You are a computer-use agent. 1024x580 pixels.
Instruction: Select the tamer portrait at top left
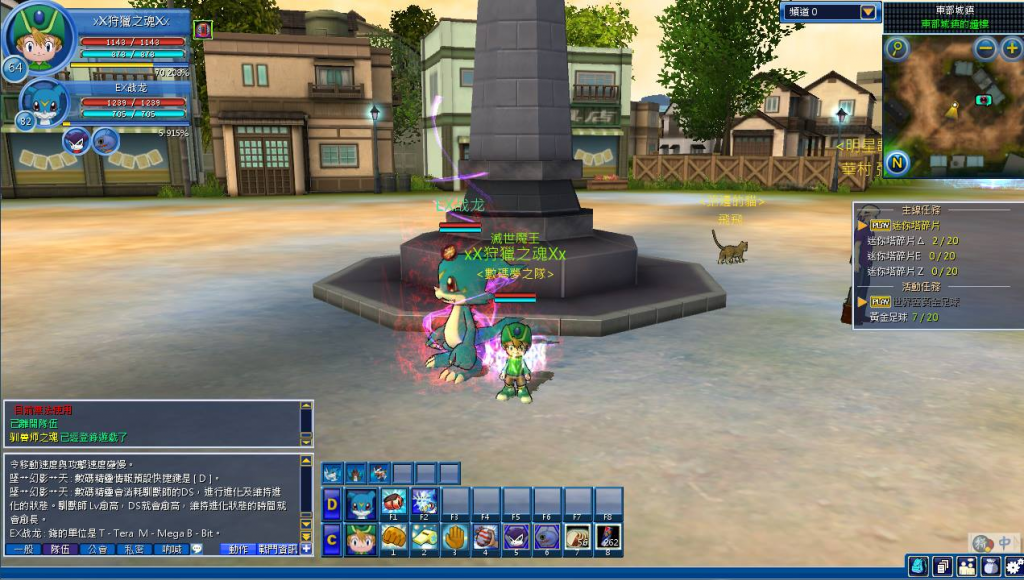(x=40, y=36)
